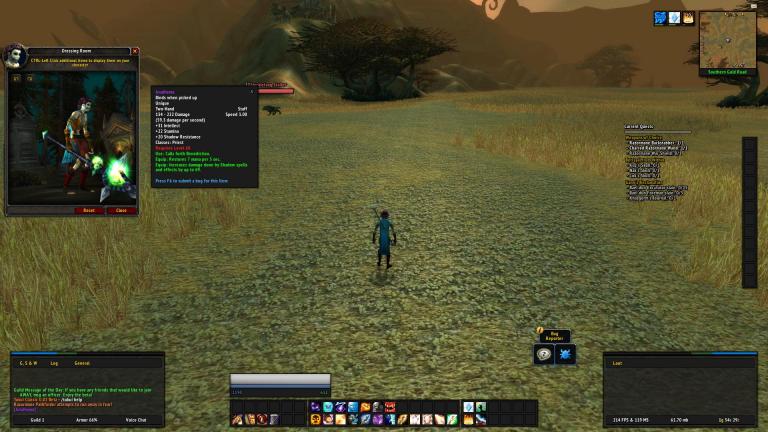Viewport: 768px width, 432px height.
Task: Activate the yellow skull ability icon
Action: coord(314,419)
